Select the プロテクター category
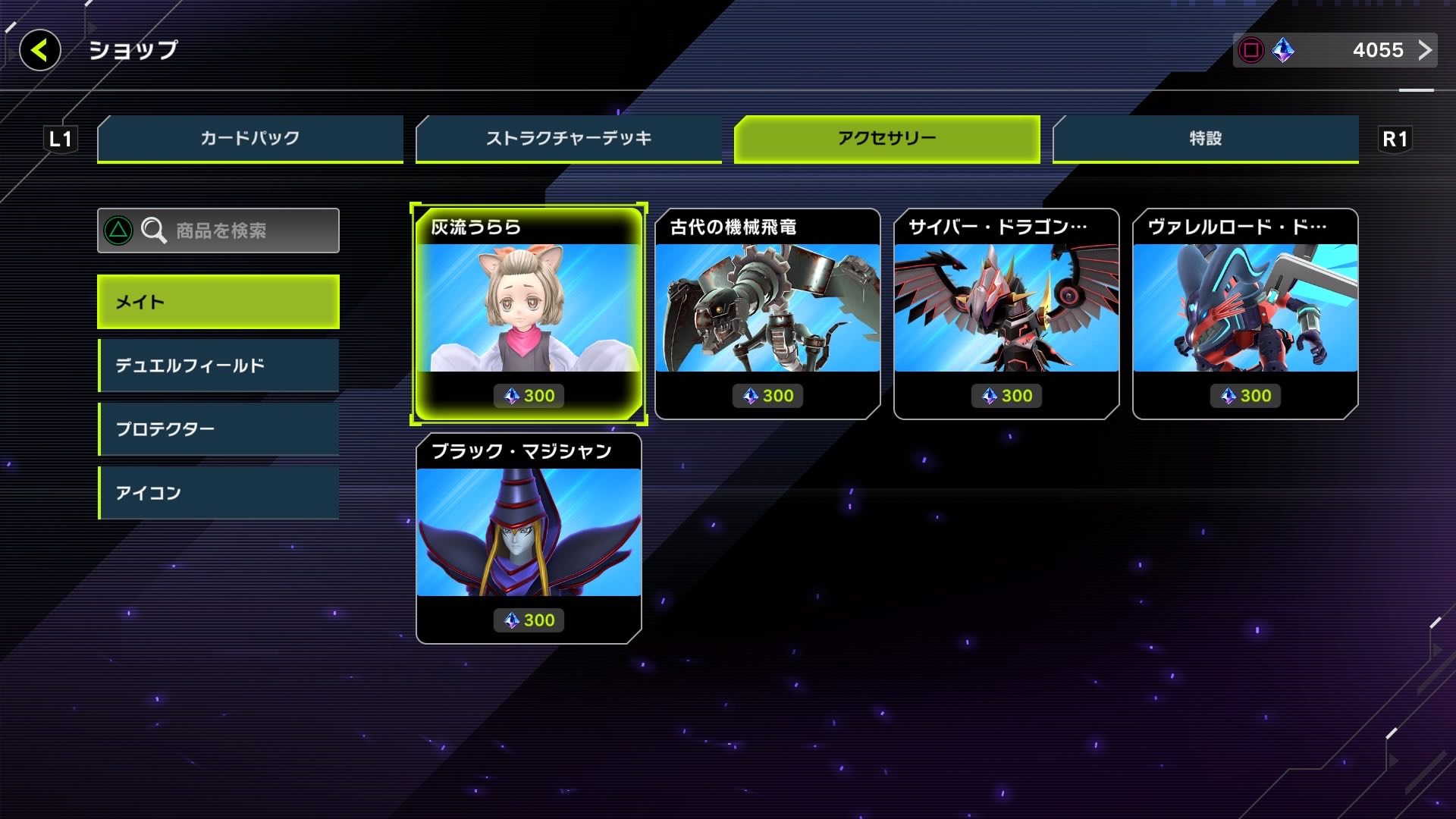Image resolution: width=1456 pixels, height=819 pixels. pos(218,428)
